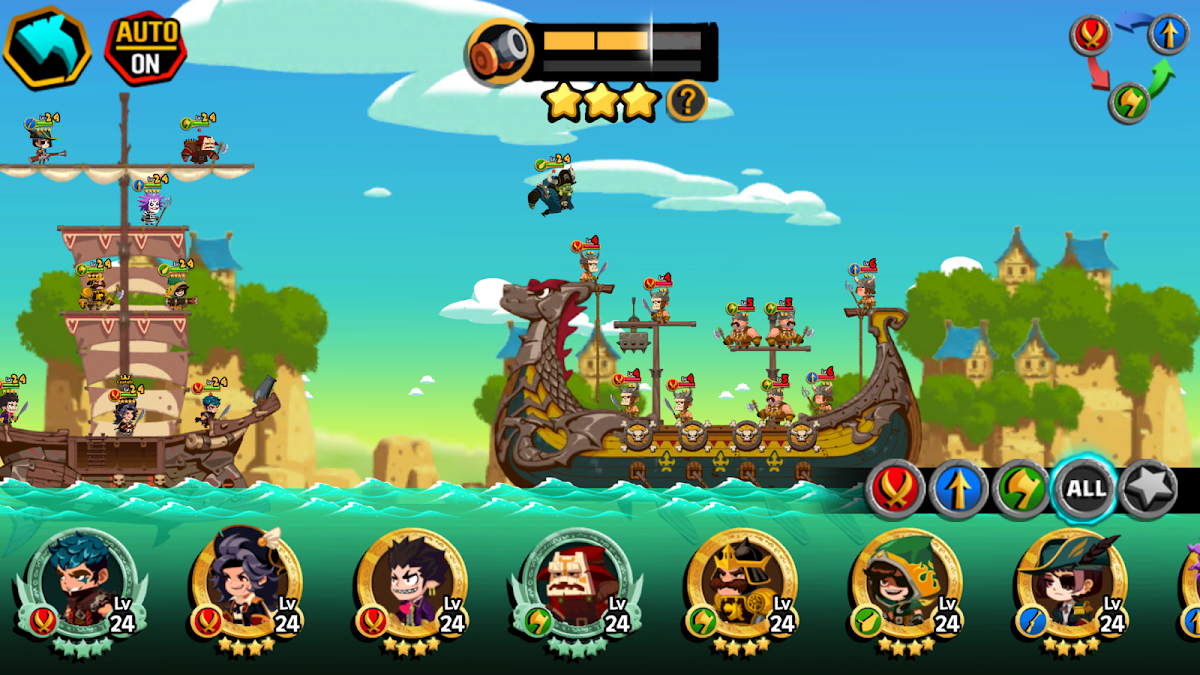
Task: Fire the cannon icon beside the charge bar
Action: pyautogui.click(x=497, y=52)
